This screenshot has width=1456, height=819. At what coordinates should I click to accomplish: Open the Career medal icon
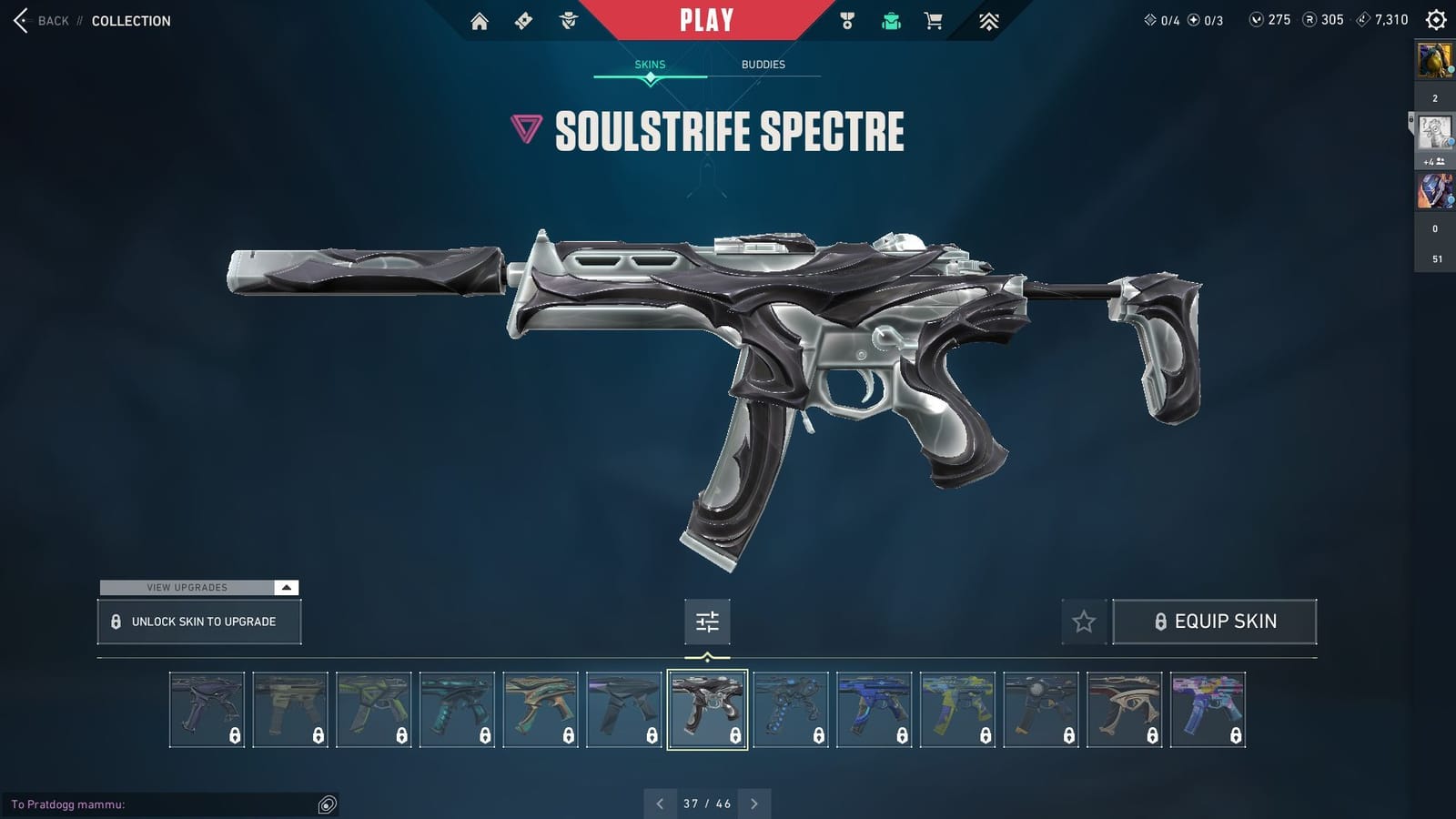coord(847,19)
